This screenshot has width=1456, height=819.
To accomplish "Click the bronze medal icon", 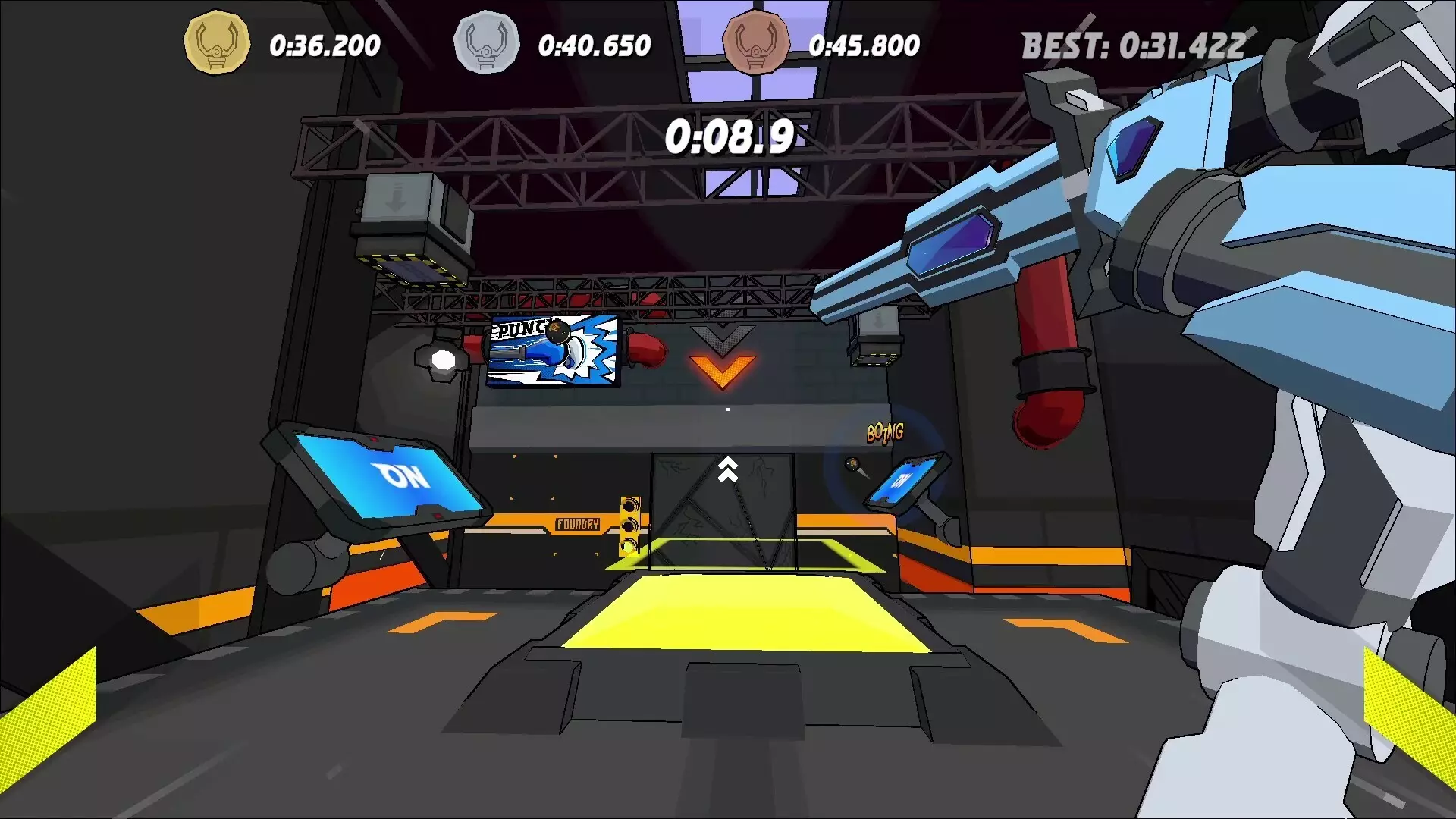I will click(x=755, y=42).
